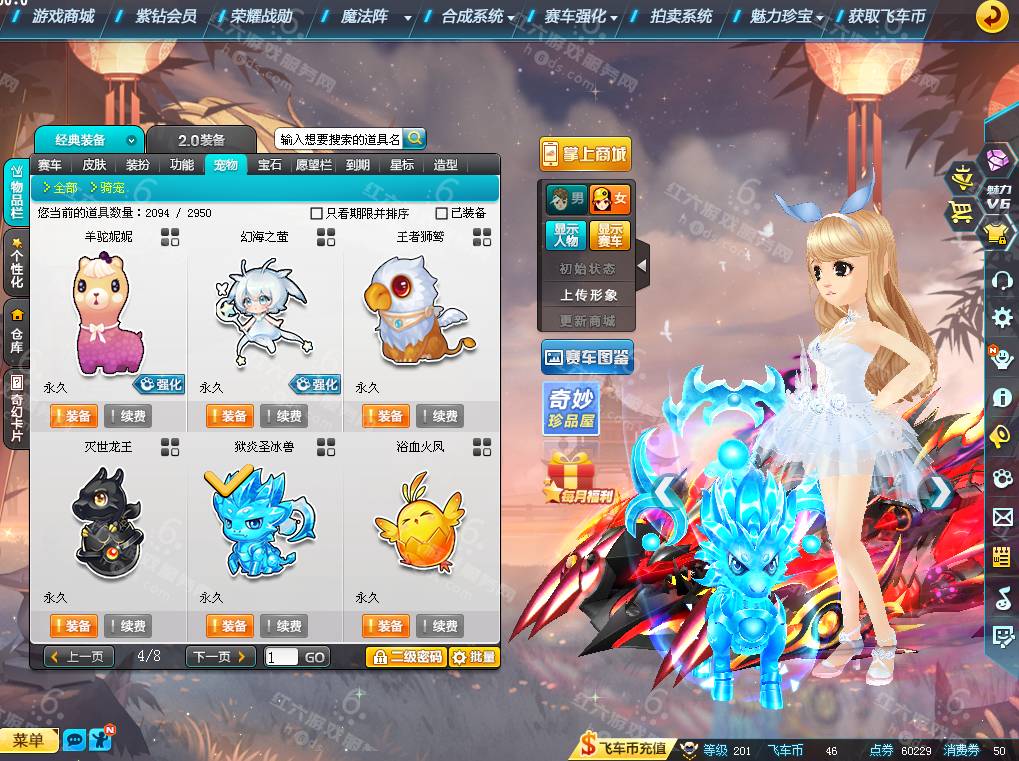The height and width of the screenshot is (761, 1019).
Task: Click the 菜单 menu button
Action: click(28, 740)
